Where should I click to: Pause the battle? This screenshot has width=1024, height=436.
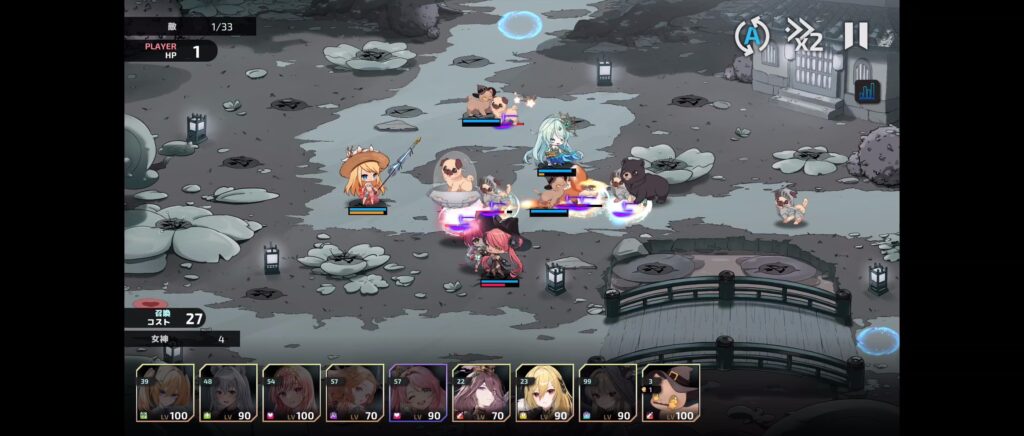coord(855,36)
